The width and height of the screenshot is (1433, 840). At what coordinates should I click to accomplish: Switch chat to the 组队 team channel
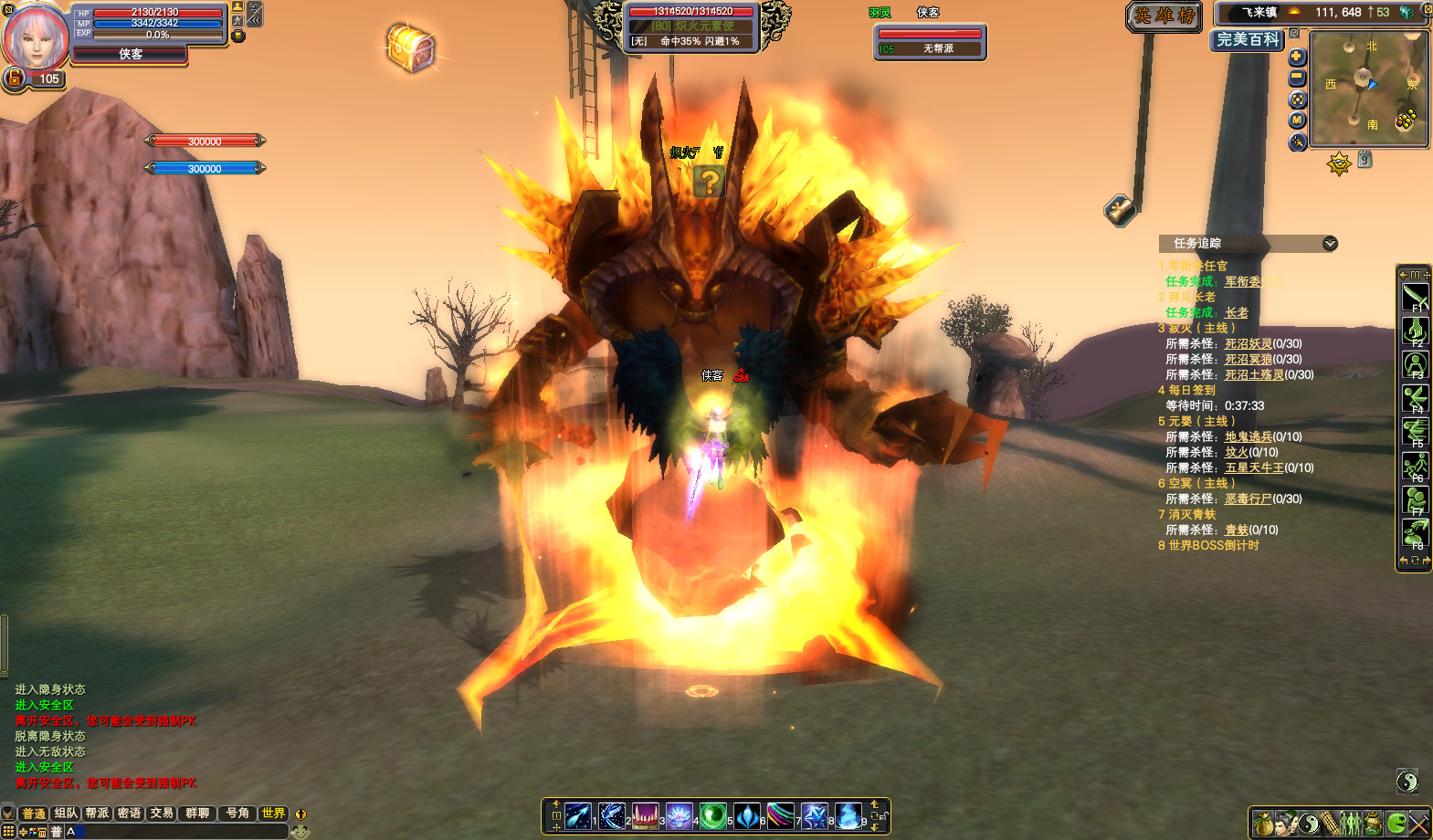66,814
